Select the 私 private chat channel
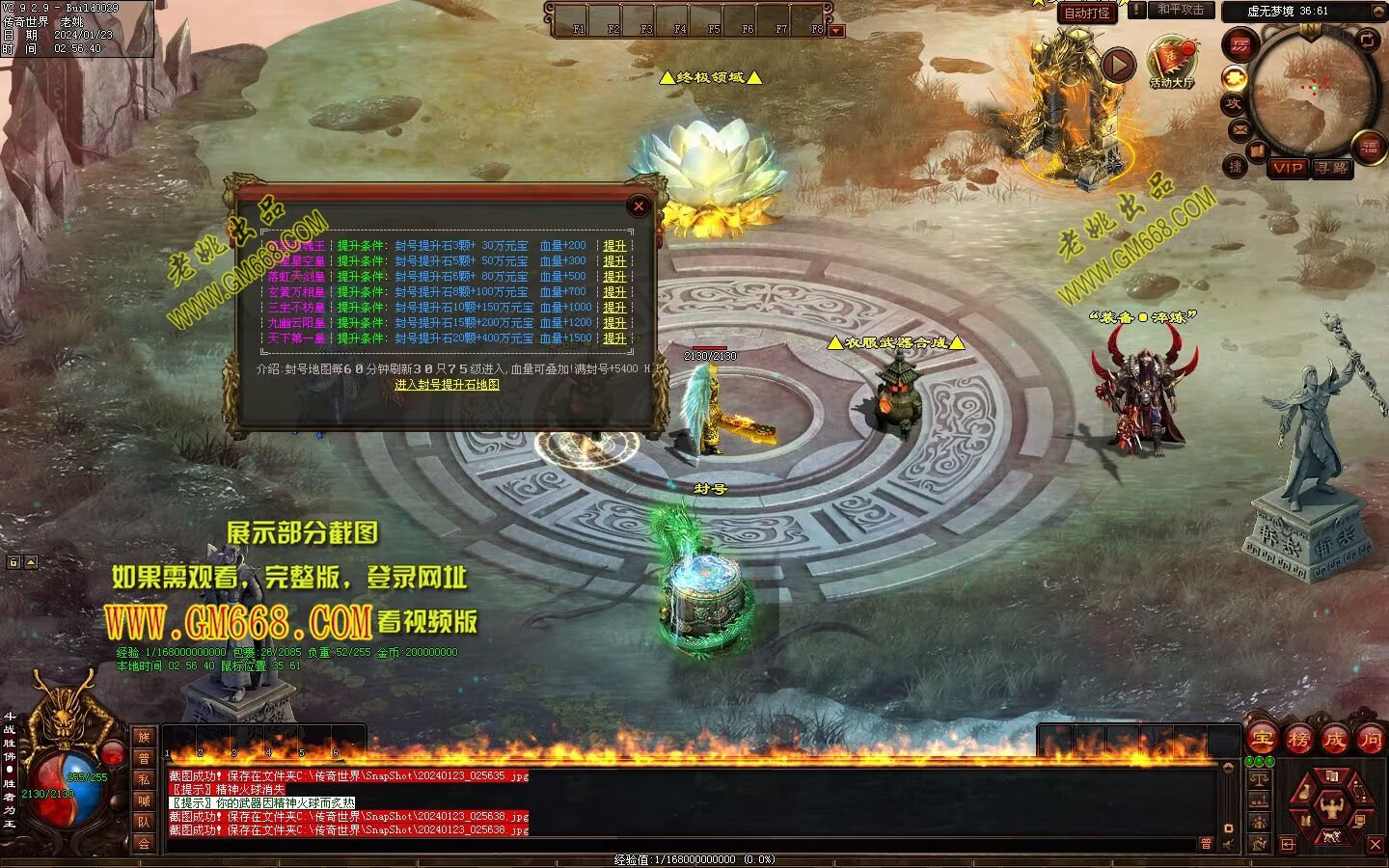The image size is (1389, 868). click(144, 779)
